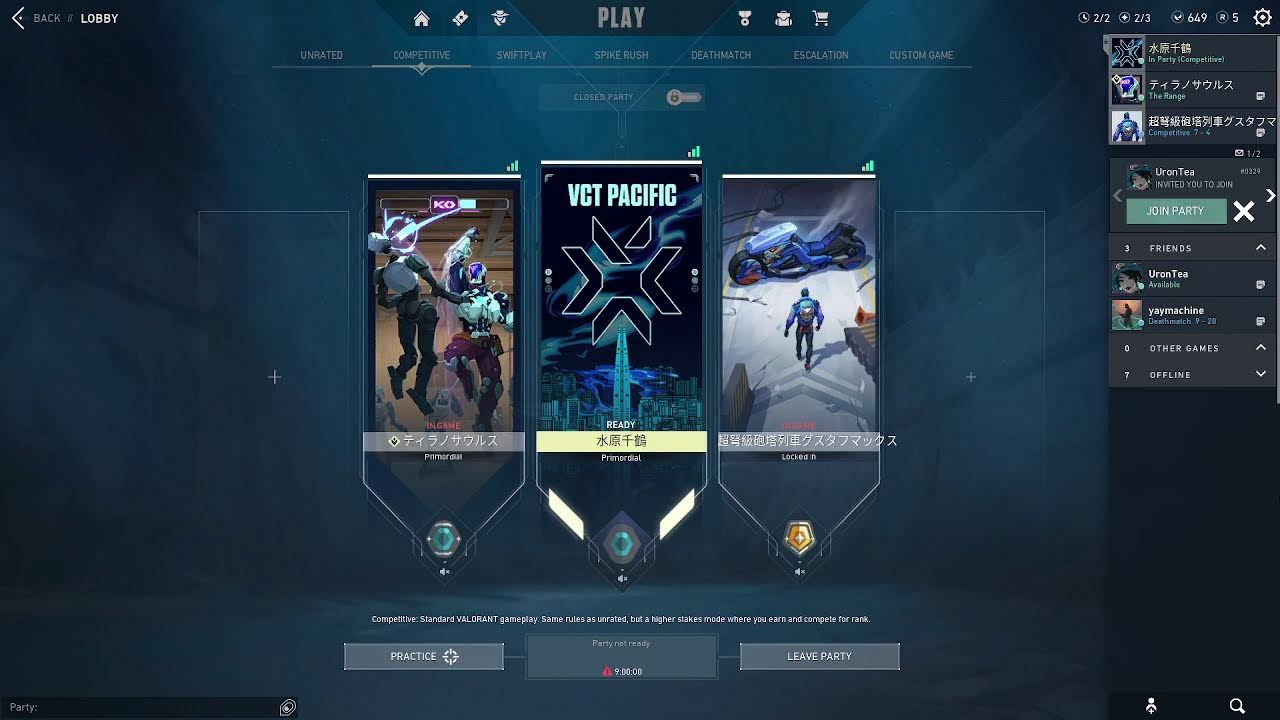Dismiss the party invite with the X

point(1243,211)
